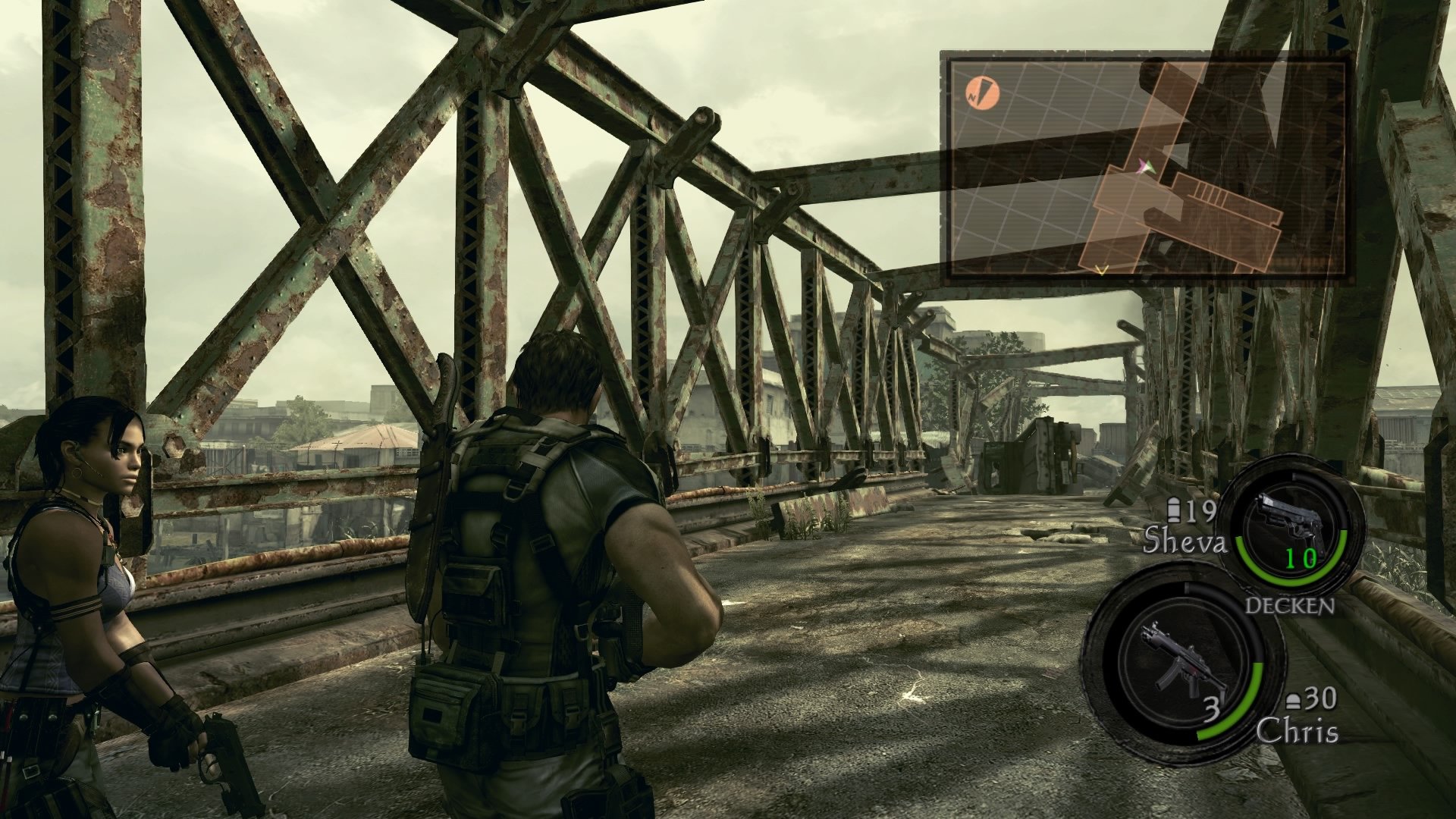Click the bullet icon beside Sheva's ammo count
The image size is (1456, 819).
pyautogui.click(x=1173, y=510)
